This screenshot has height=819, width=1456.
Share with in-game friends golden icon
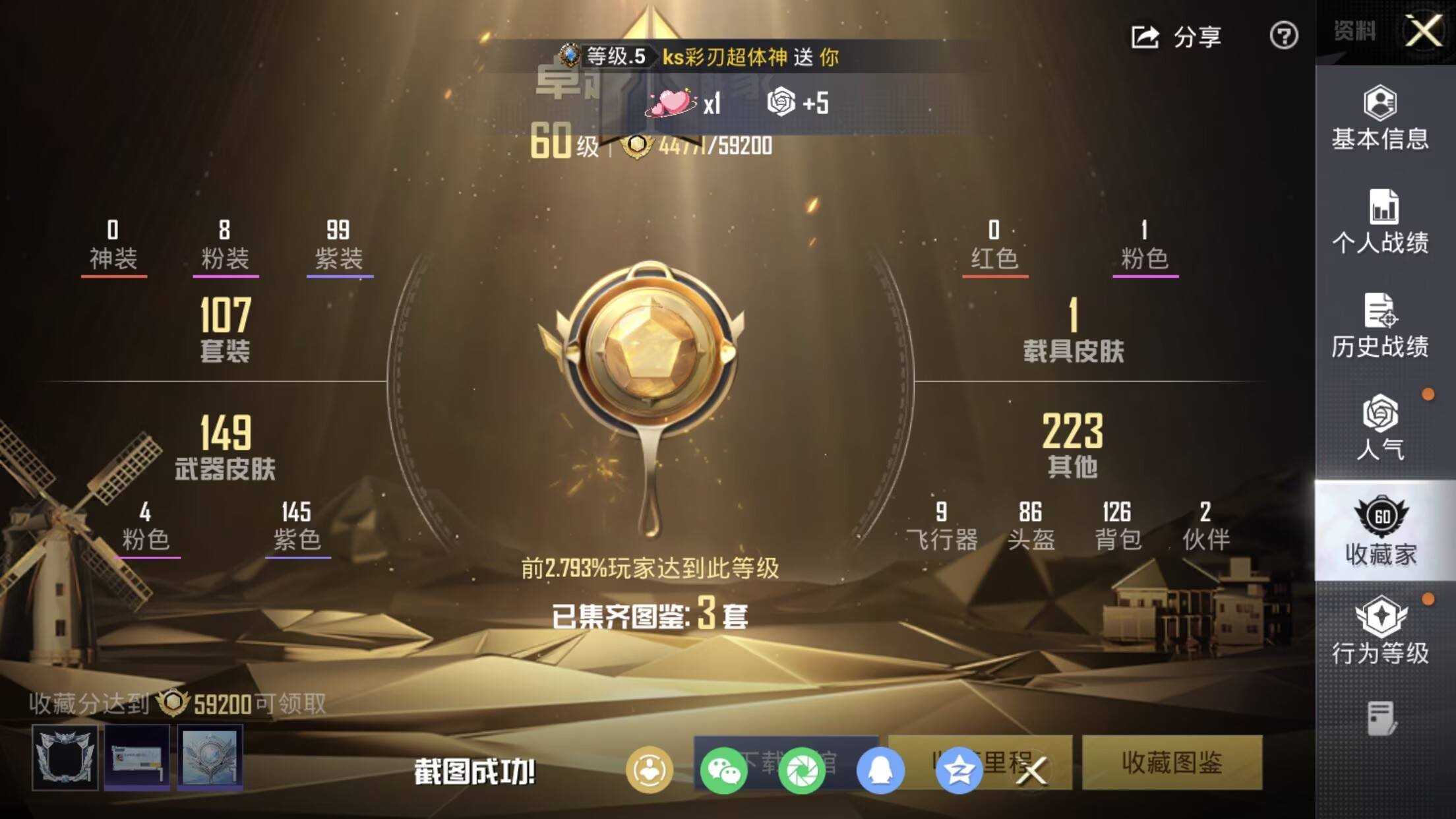(x=650, y=770)
